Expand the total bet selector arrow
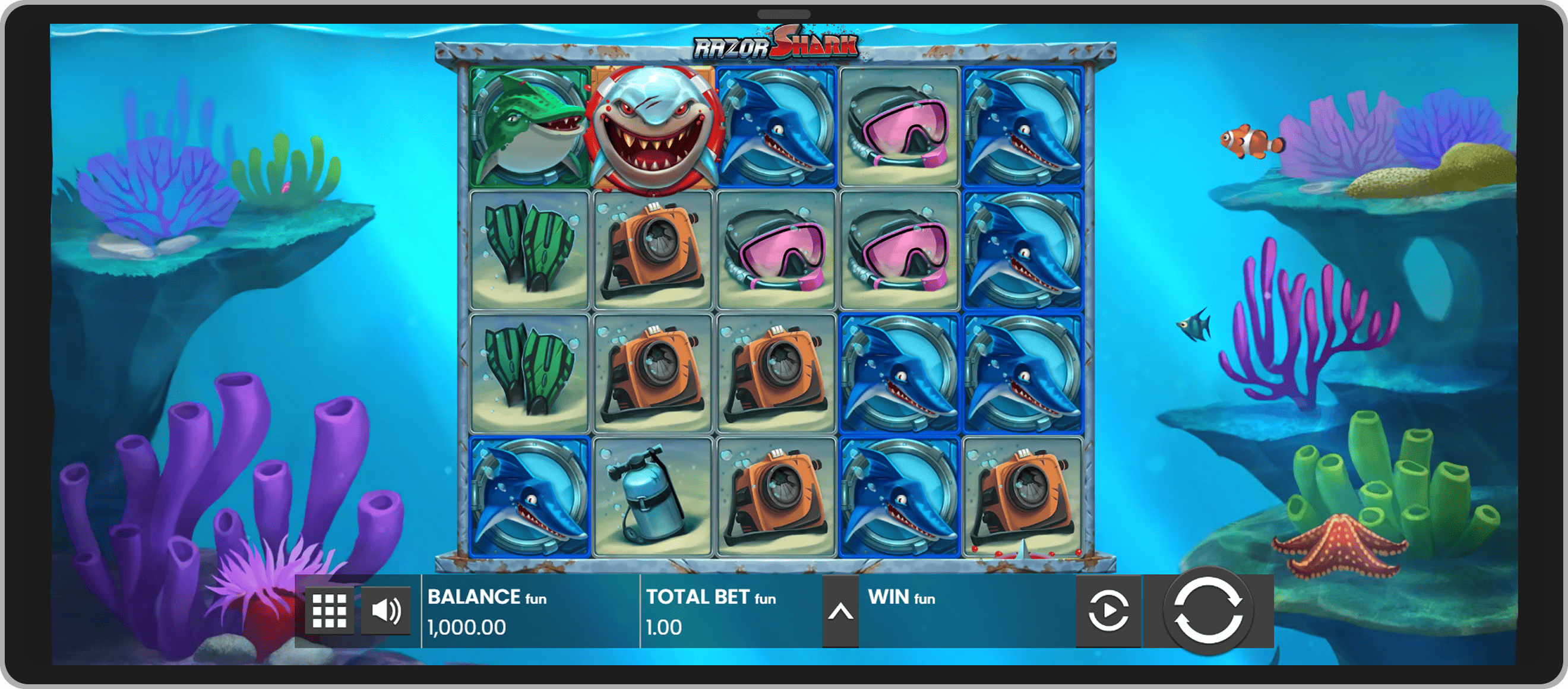 pos(840,612)
